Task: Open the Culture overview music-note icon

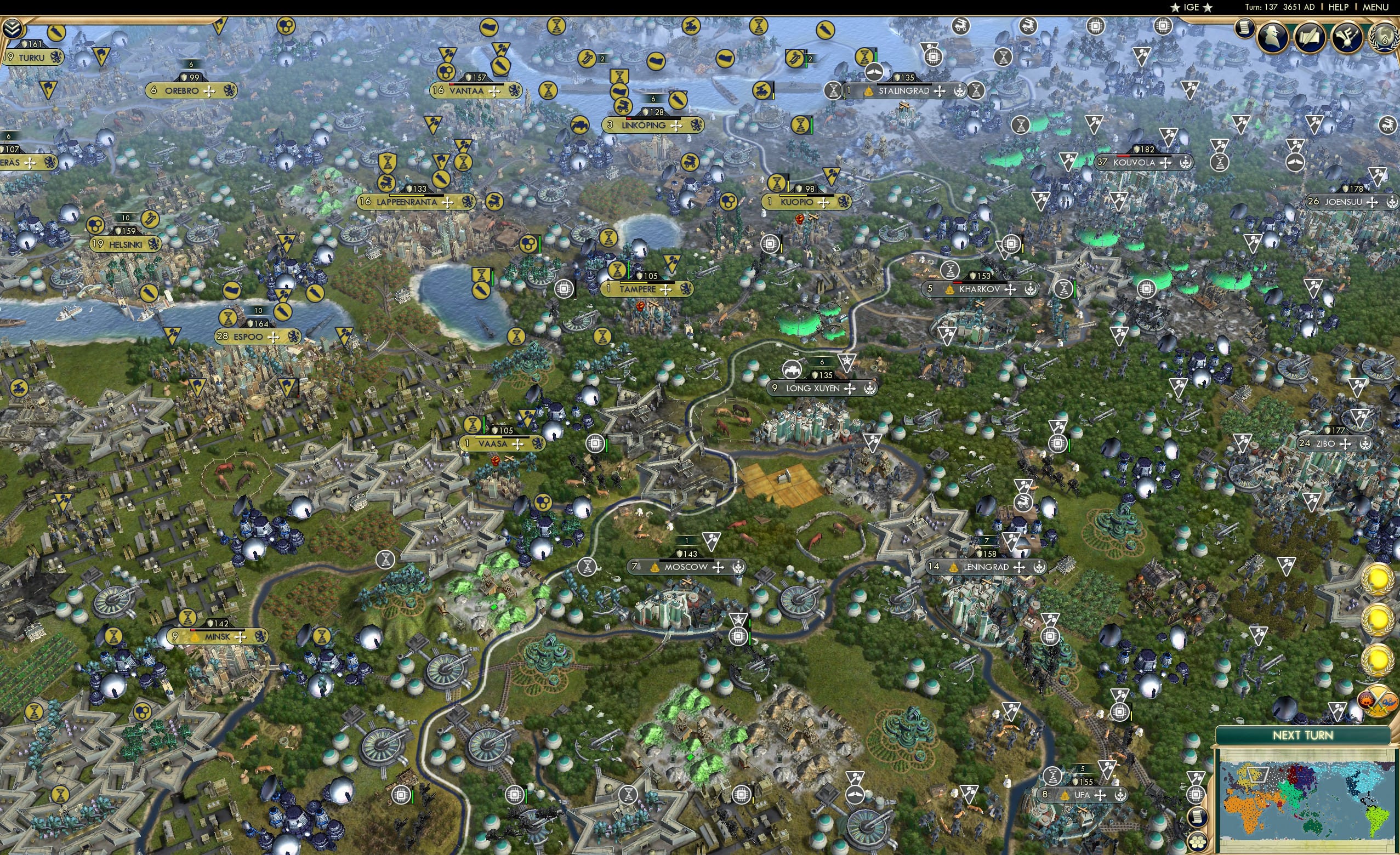Action: pyautogui.click(x=1347, y=38)
